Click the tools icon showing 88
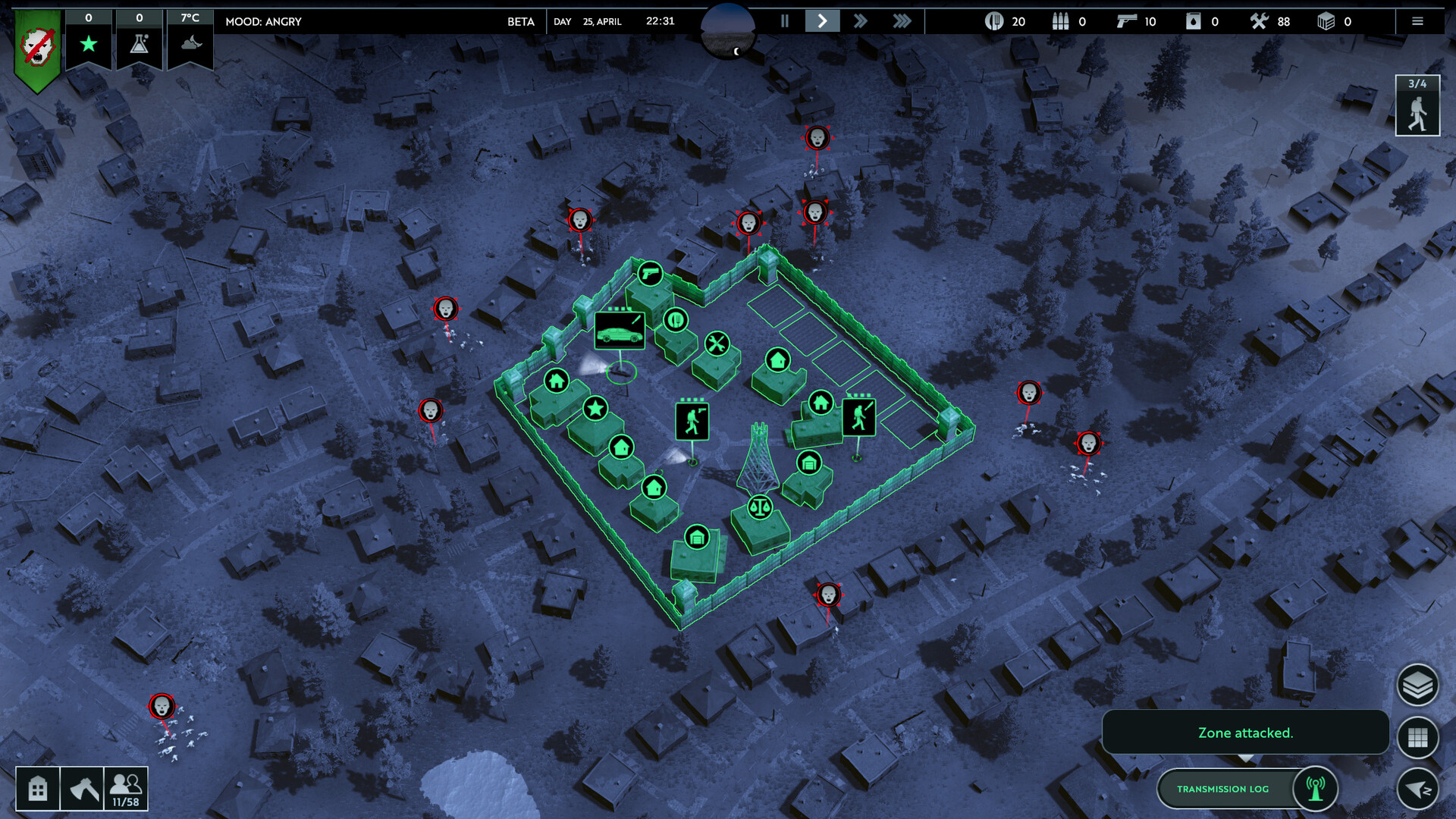Viewport: 1456px width, 819px height. (x=1259, y=21)
